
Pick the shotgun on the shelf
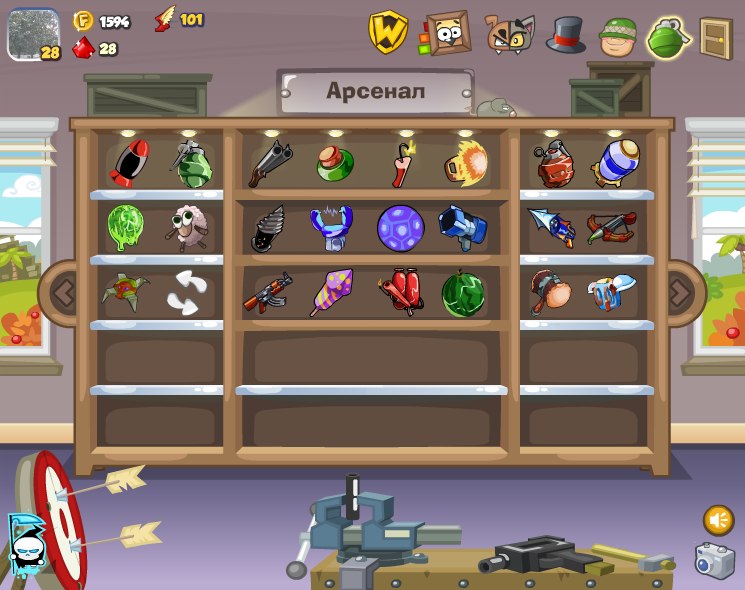[x=270, y=162]
